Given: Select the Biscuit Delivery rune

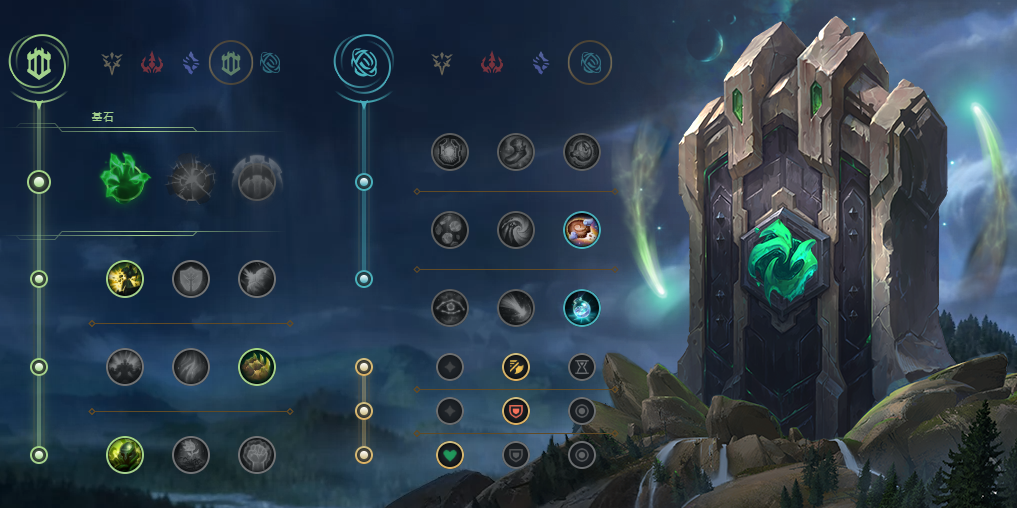Looking at the screenshot, I should (582, 230).
